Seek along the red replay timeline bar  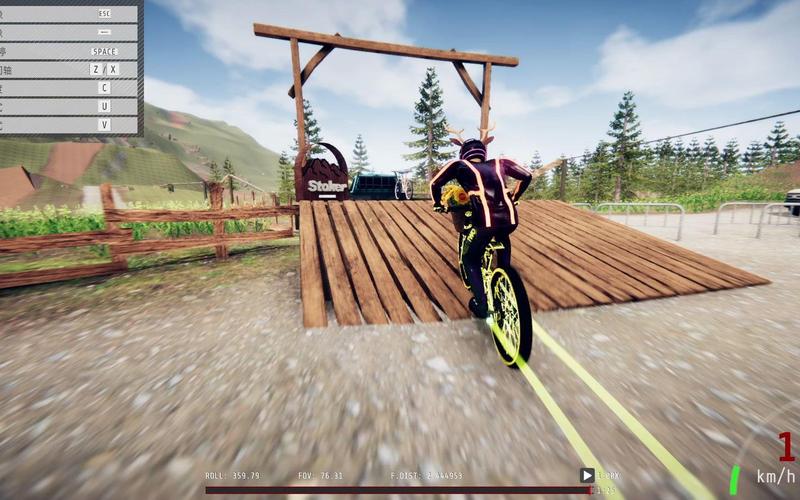[398, 490]
